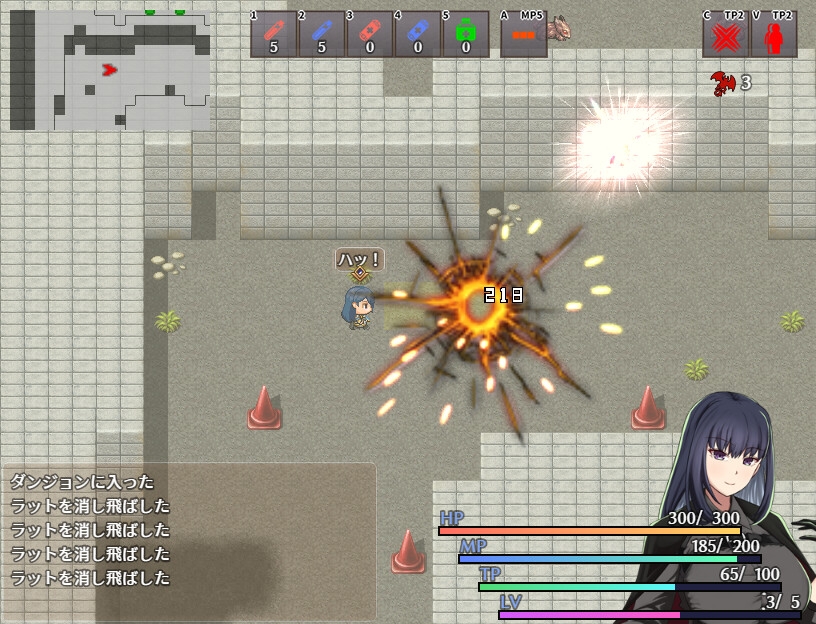Select the blue bandage item in slot 4
Screen dimensions: 816x624
(418, 34)
